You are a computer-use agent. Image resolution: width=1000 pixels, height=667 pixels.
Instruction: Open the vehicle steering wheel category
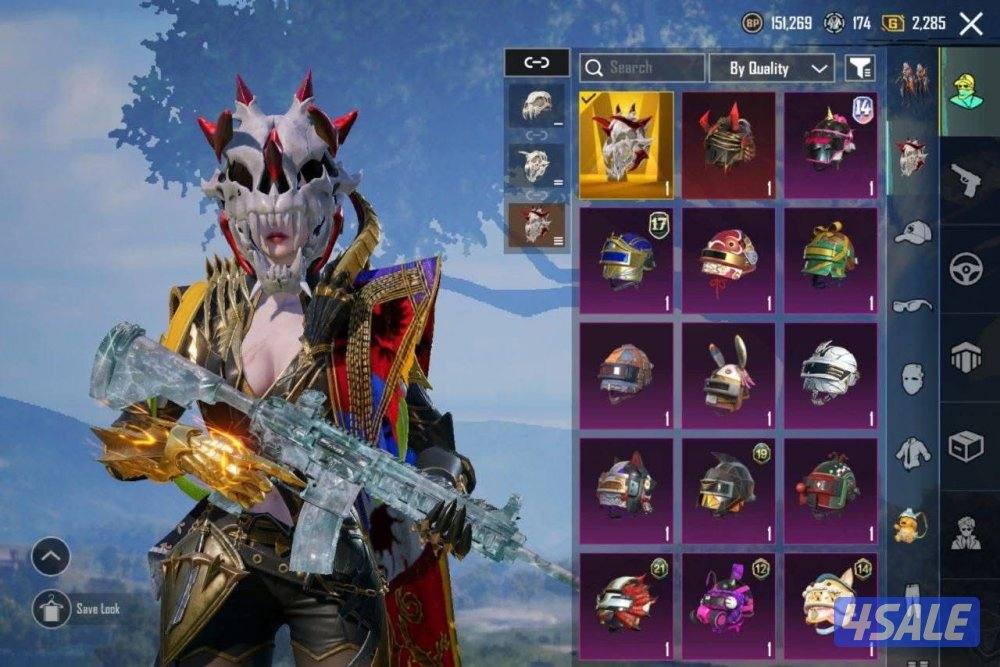[x=966, y=269]
